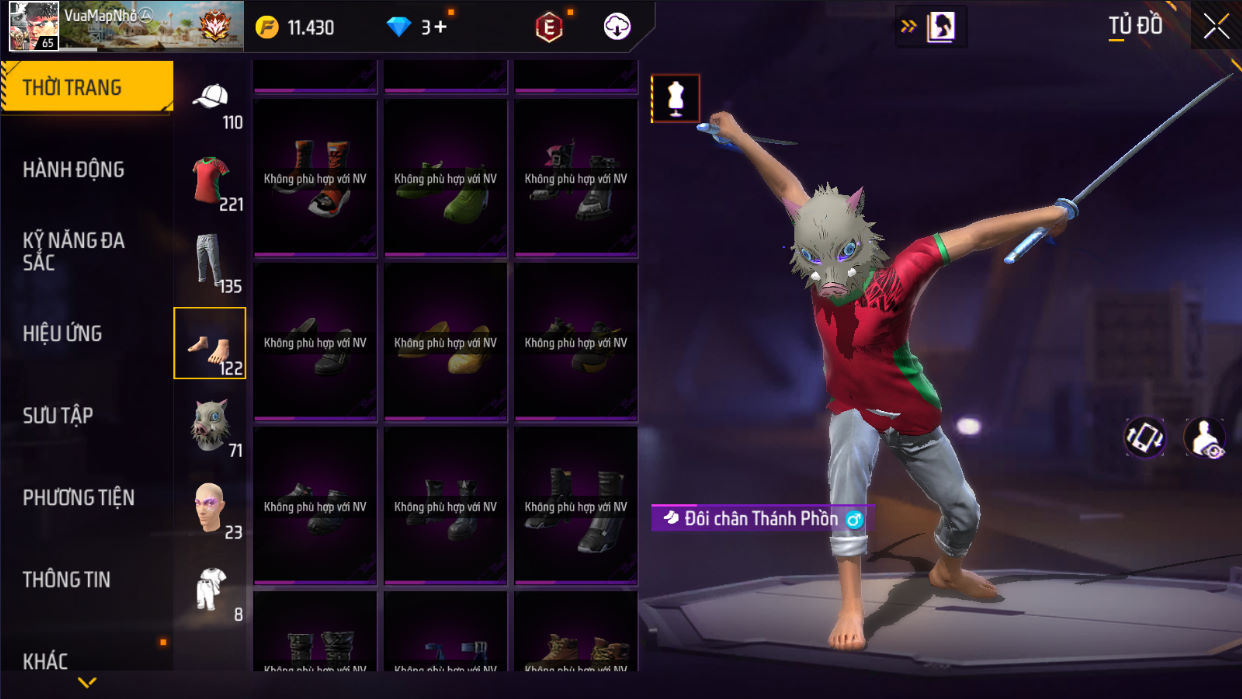The height and width of the screenshot is (699, 1242).
Task: Switch to the HÀNH ĐỘNG section
Action: (74, 170)
